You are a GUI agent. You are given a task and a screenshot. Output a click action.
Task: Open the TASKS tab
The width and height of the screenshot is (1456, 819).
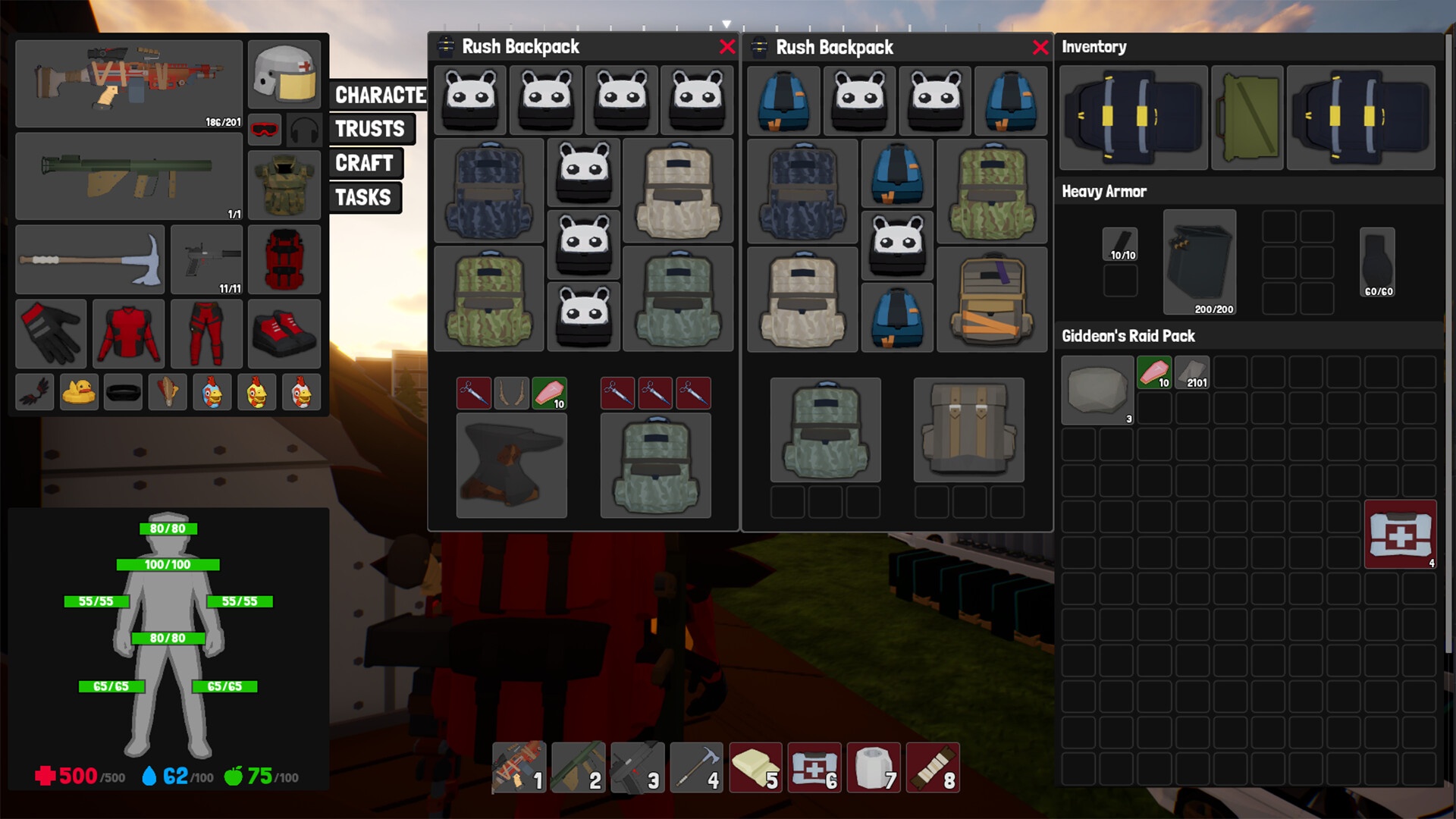click(363, 198)
